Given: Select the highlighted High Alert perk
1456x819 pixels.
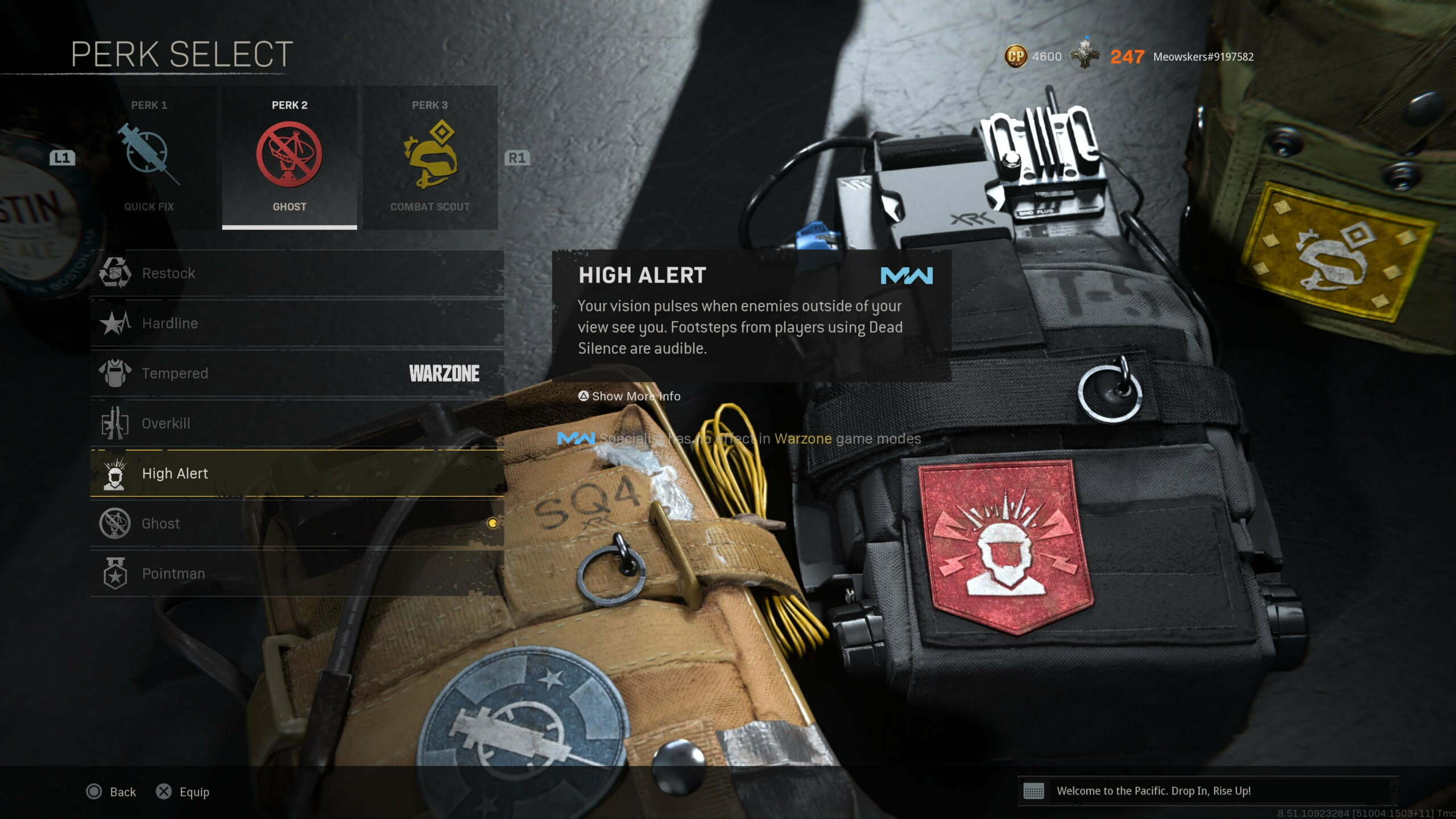Looking at the screenshot, I should coord(297,474).
